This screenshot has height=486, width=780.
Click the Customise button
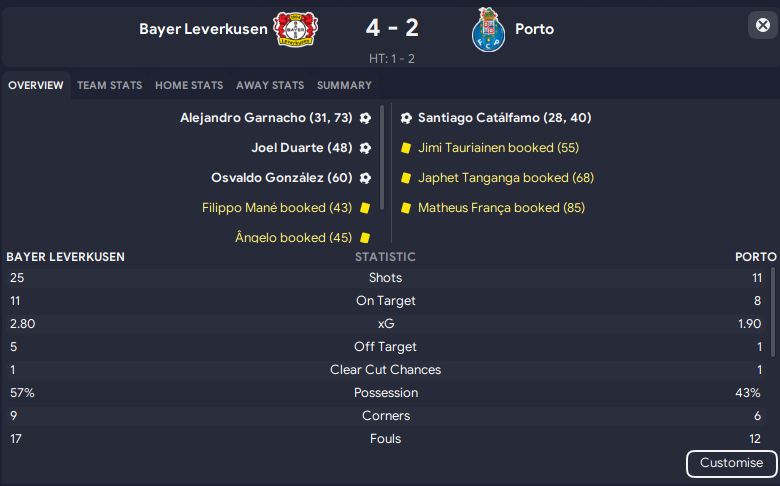tap(731, 463)
